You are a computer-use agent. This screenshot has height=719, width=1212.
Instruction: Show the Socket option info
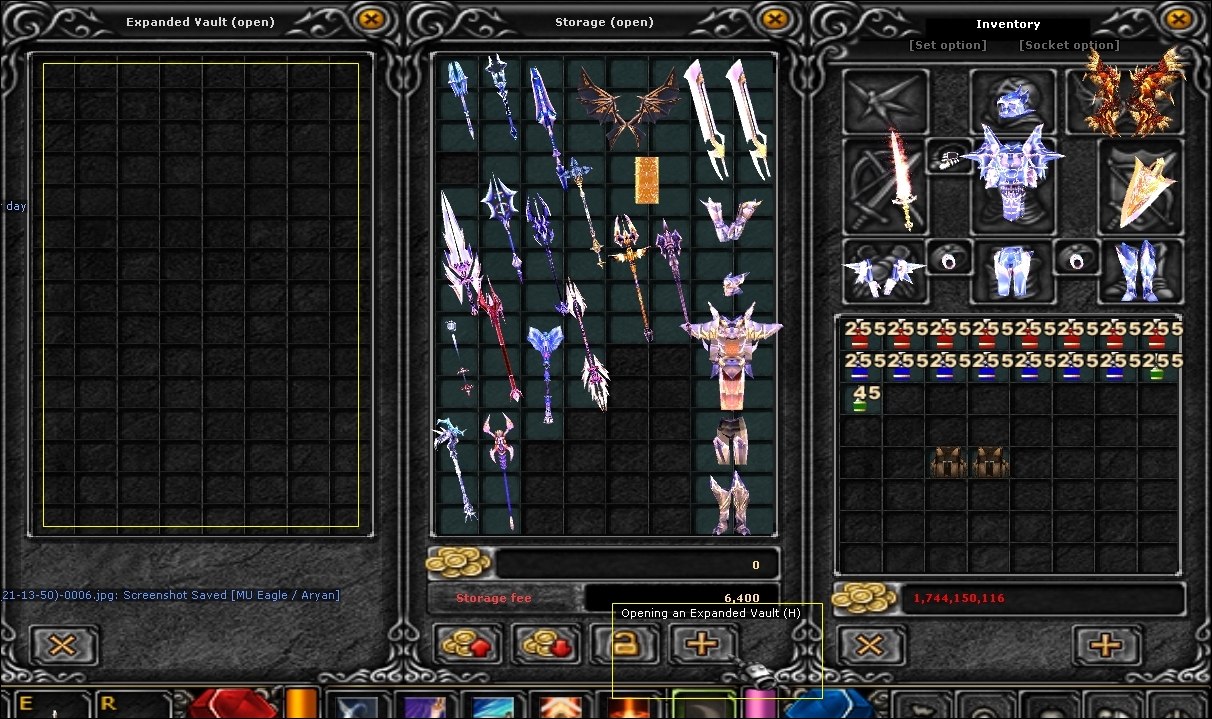(x=1069, y=45)
